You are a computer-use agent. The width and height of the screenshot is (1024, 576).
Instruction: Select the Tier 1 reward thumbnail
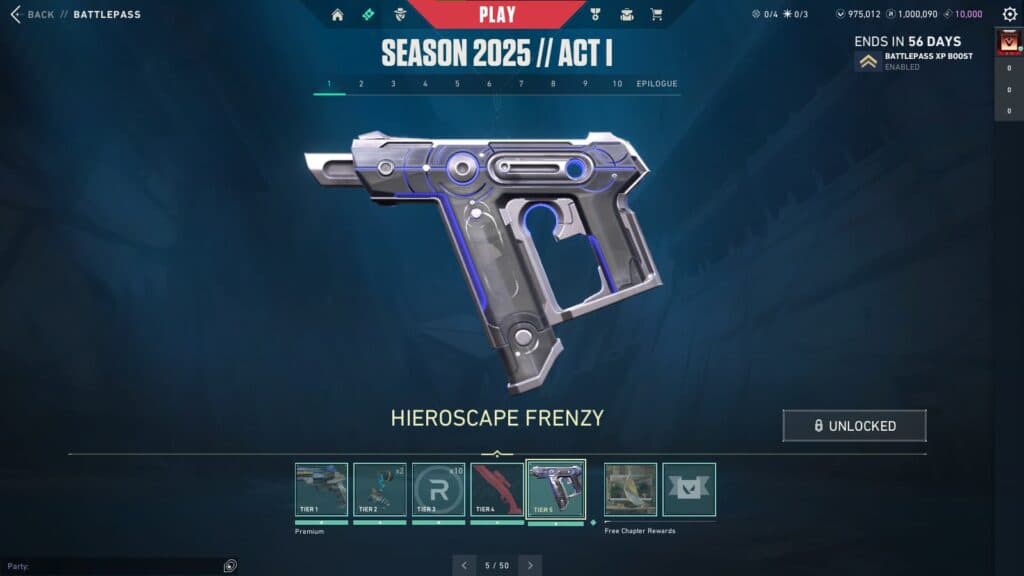pos(321,489)
